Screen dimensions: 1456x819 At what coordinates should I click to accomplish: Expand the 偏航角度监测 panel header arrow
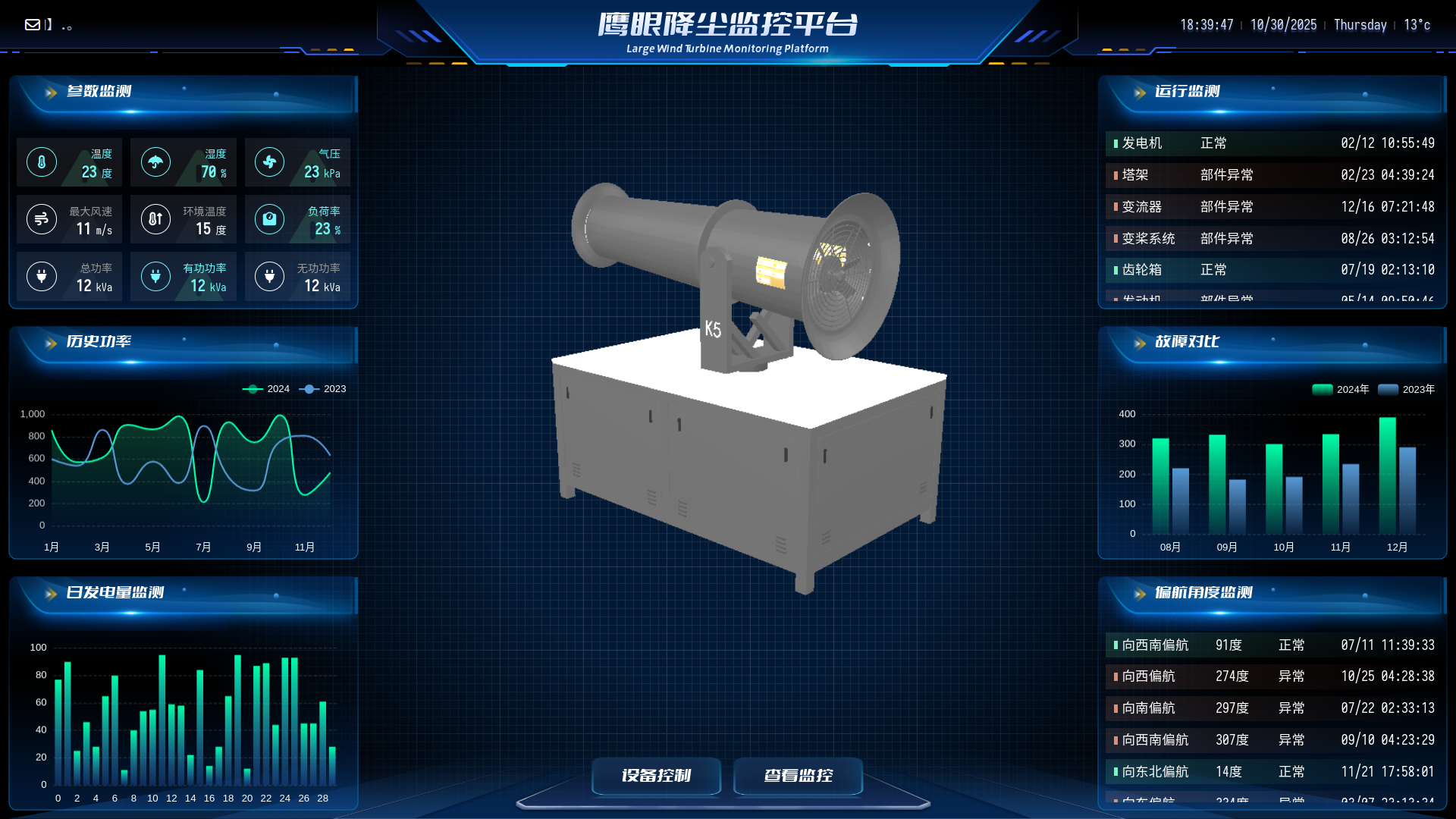[1140, 594]
